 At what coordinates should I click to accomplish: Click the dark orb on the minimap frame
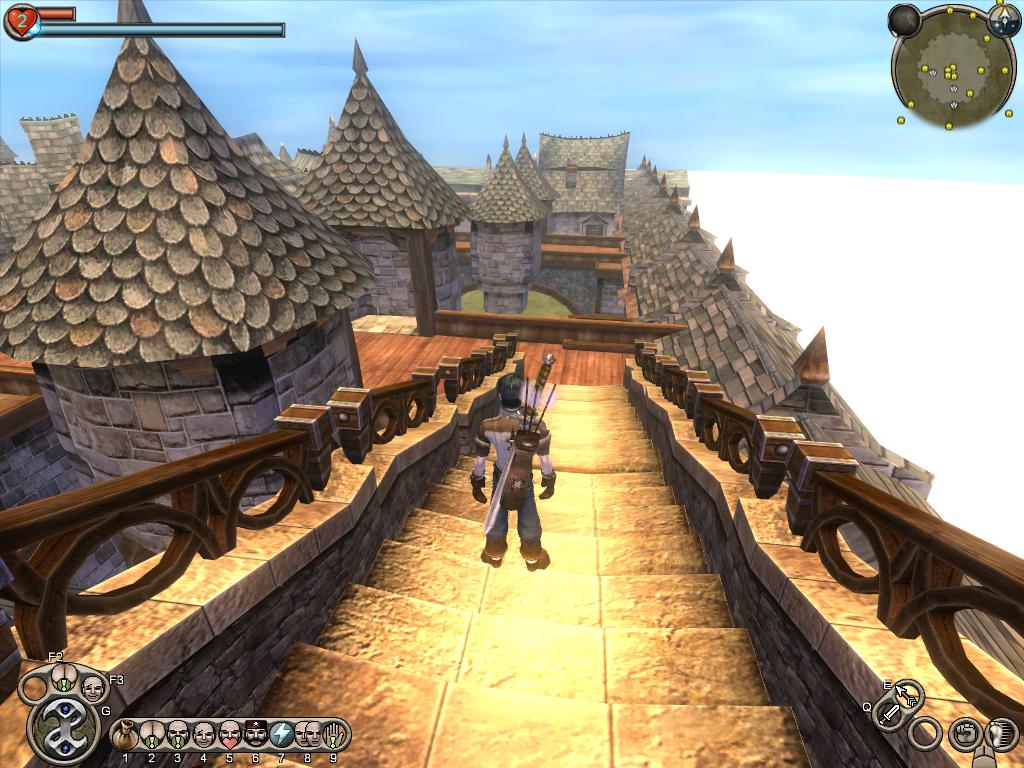(x=904, y=20)
